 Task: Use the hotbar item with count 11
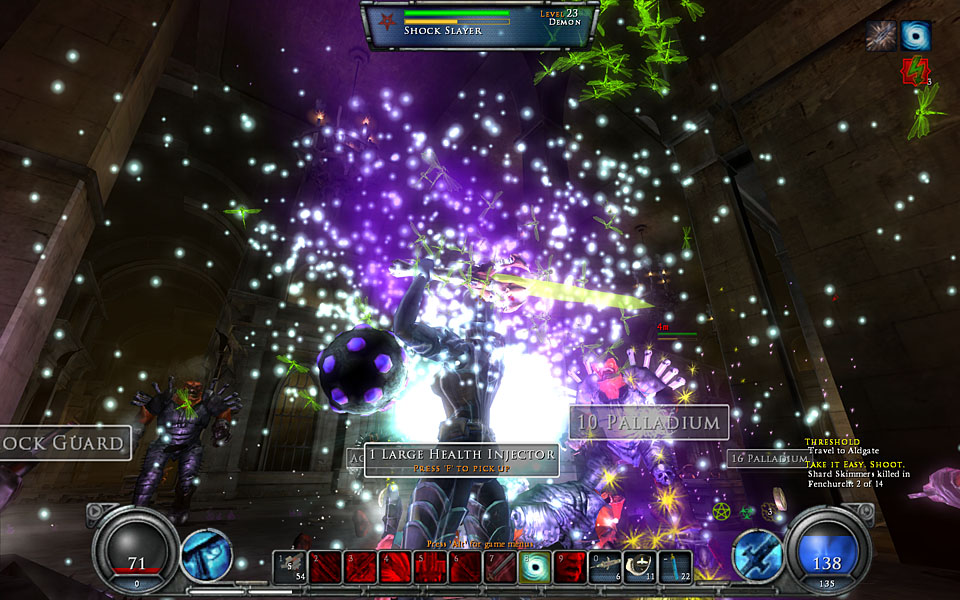click(x=640, y=567)
